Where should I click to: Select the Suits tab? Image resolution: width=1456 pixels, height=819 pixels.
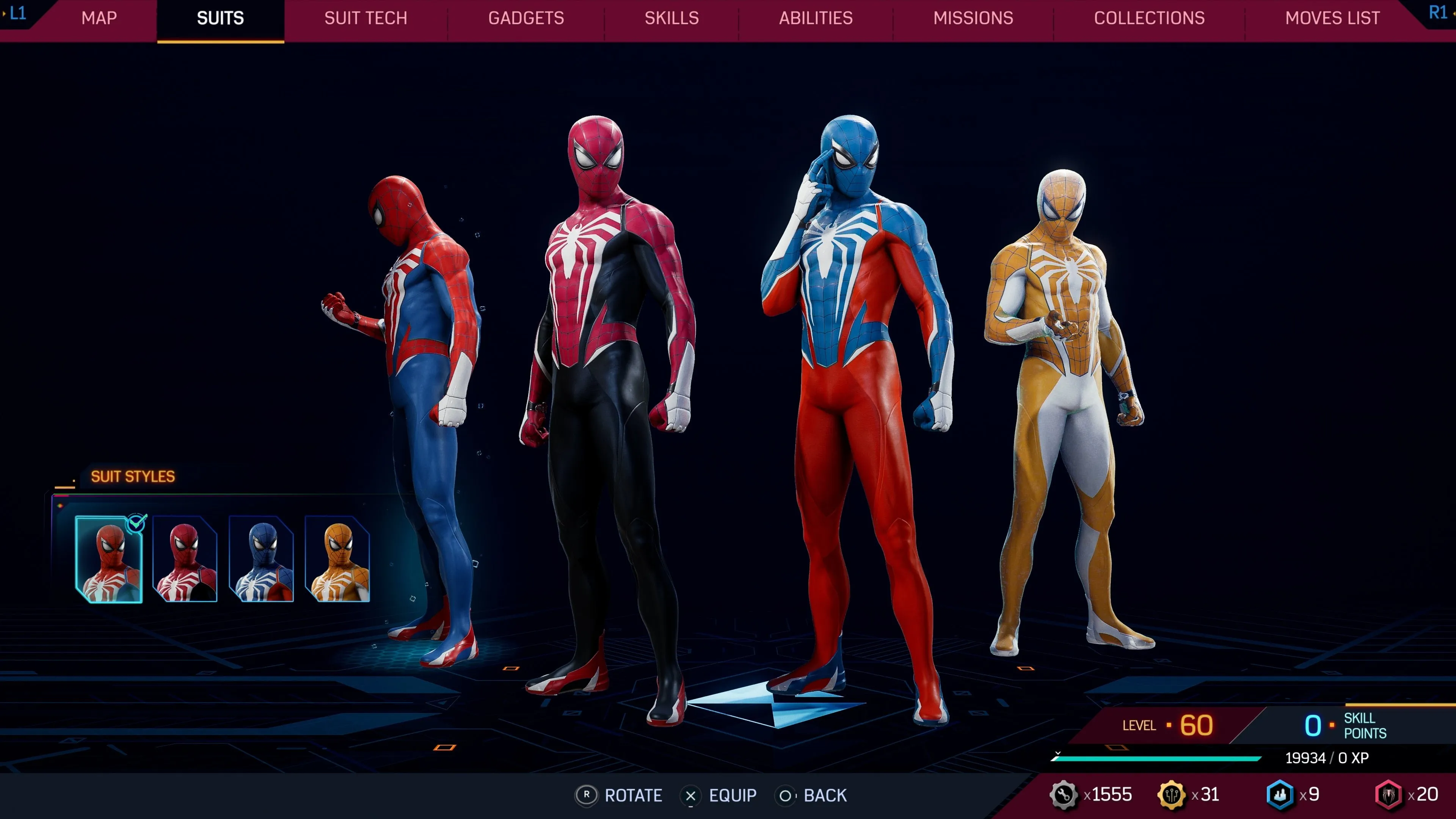click(x=220, y=19)
